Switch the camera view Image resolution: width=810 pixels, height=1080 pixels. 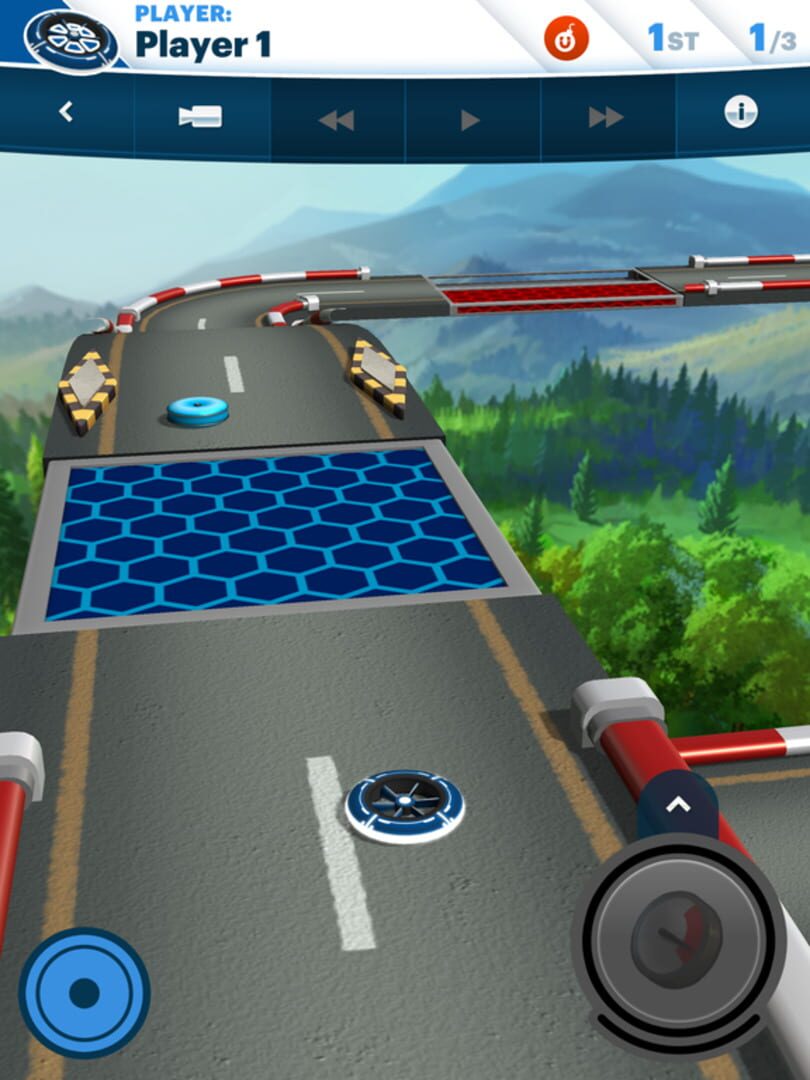click(x=200, y=117)
